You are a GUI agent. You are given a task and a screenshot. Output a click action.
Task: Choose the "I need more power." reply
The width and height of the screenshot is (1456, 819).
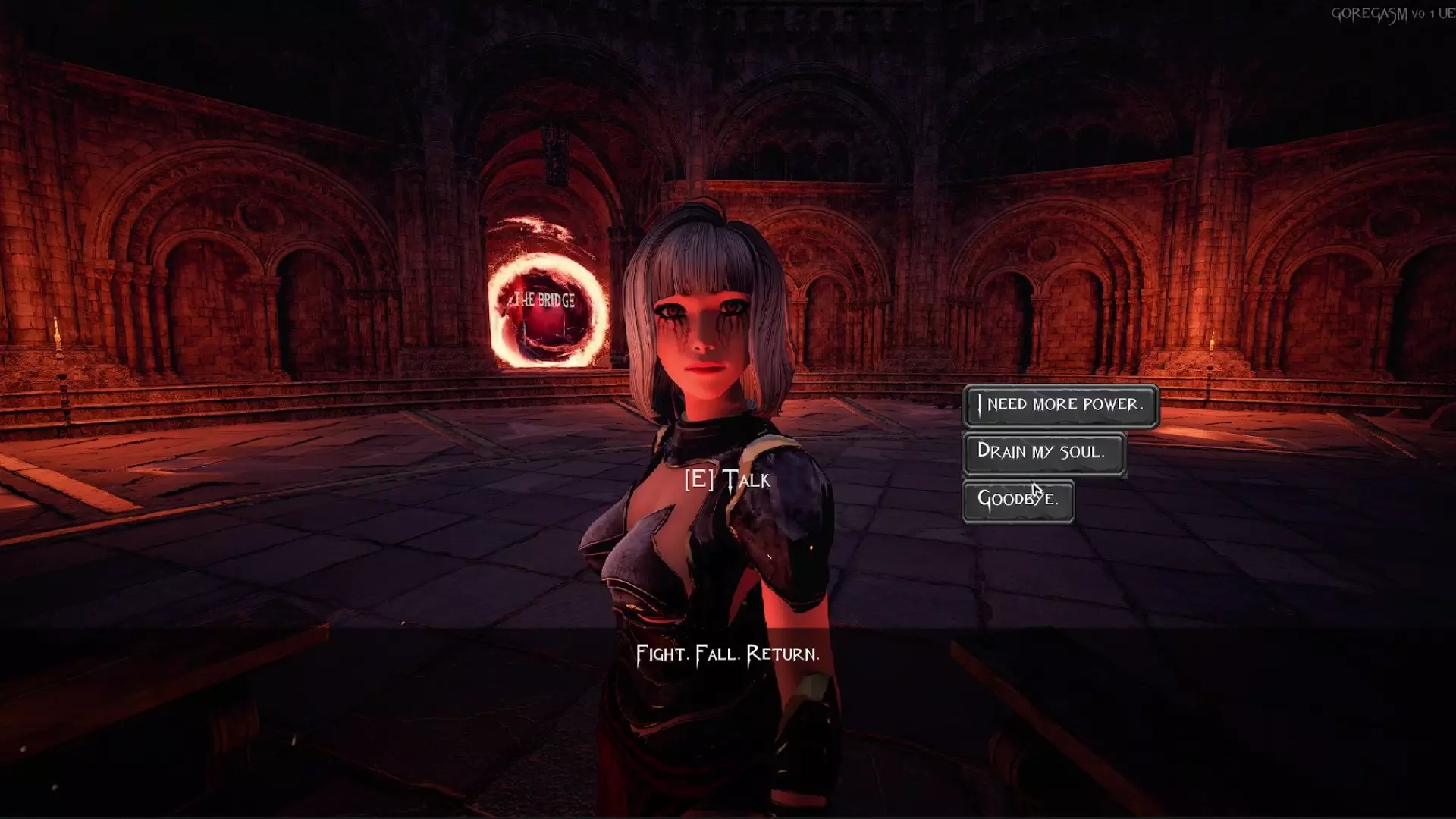coord(1060,405)
